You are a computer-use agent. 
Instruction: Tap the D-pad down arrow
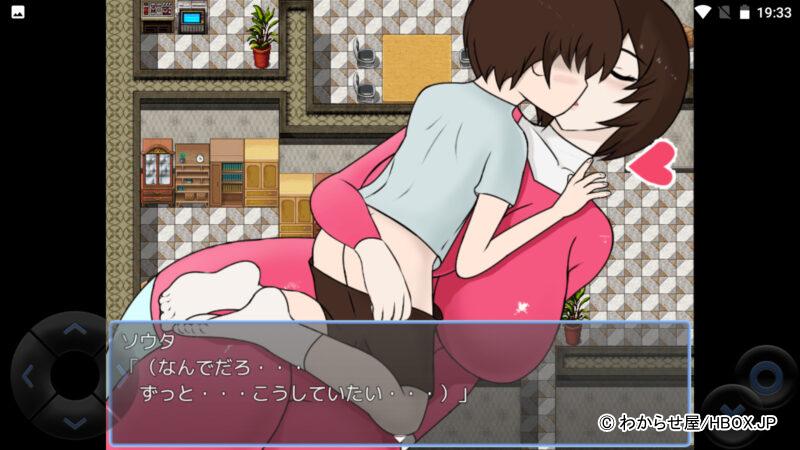pos(73,424)
